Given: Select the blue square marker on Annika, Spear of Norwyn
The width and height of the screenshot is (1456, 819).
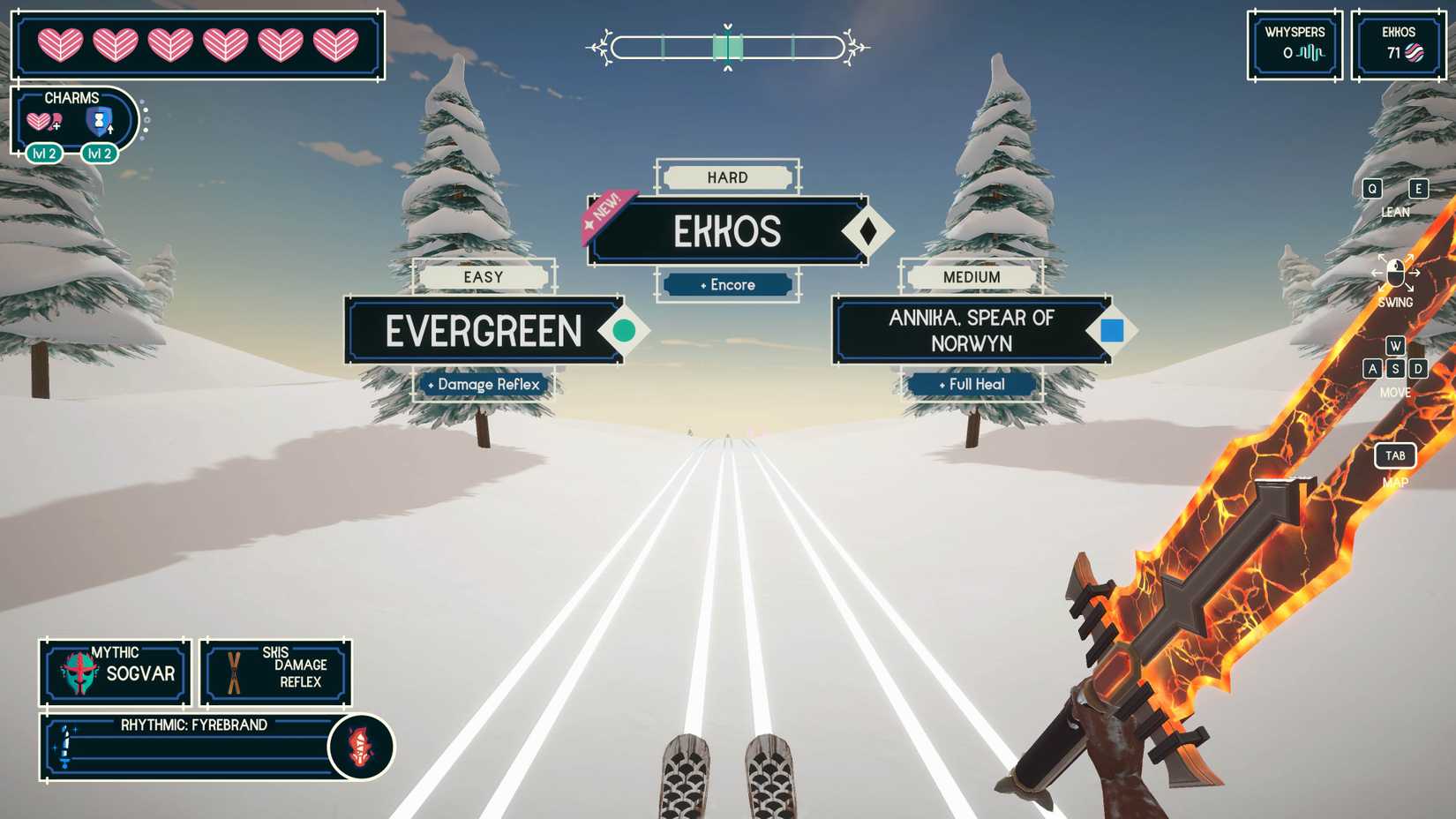Looking at the screenshot, I should [x=1114, y=330].
